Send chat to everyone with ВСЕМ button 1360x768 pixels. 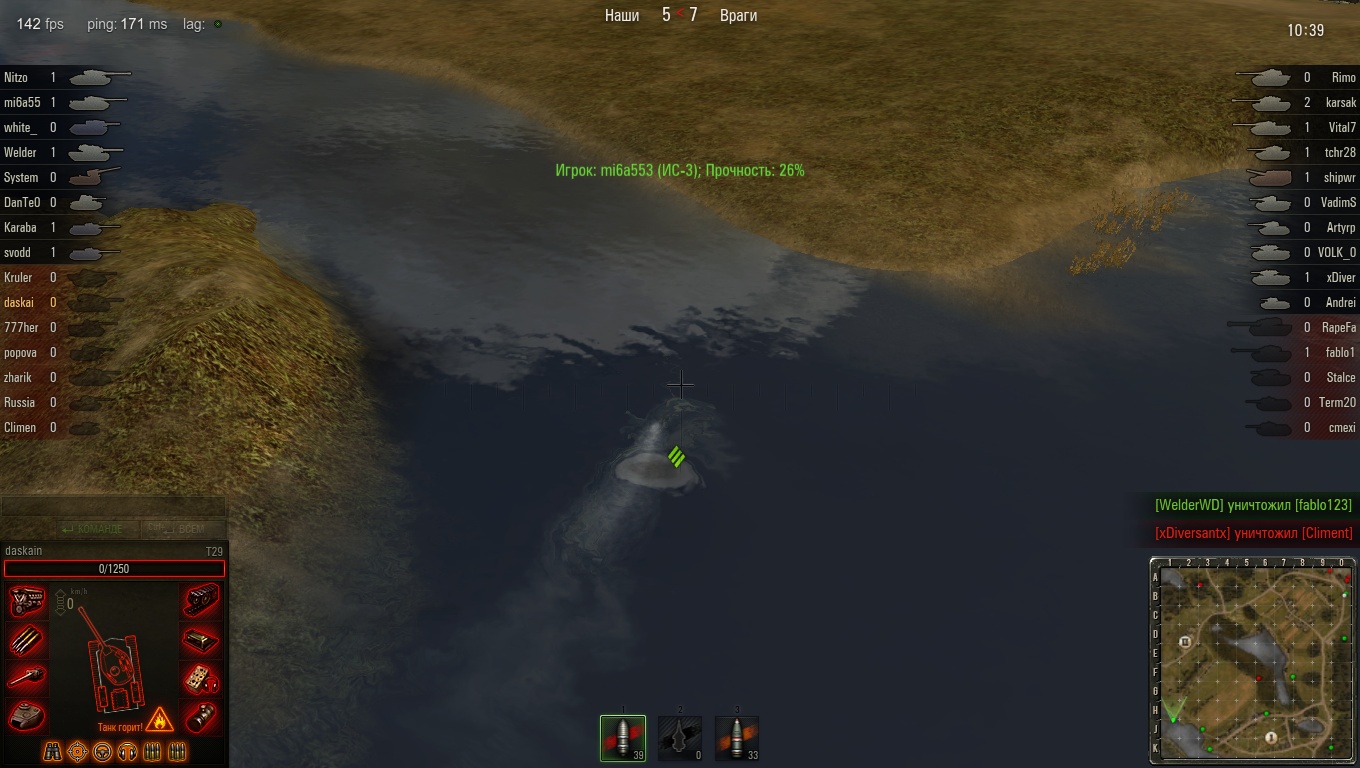185,529
